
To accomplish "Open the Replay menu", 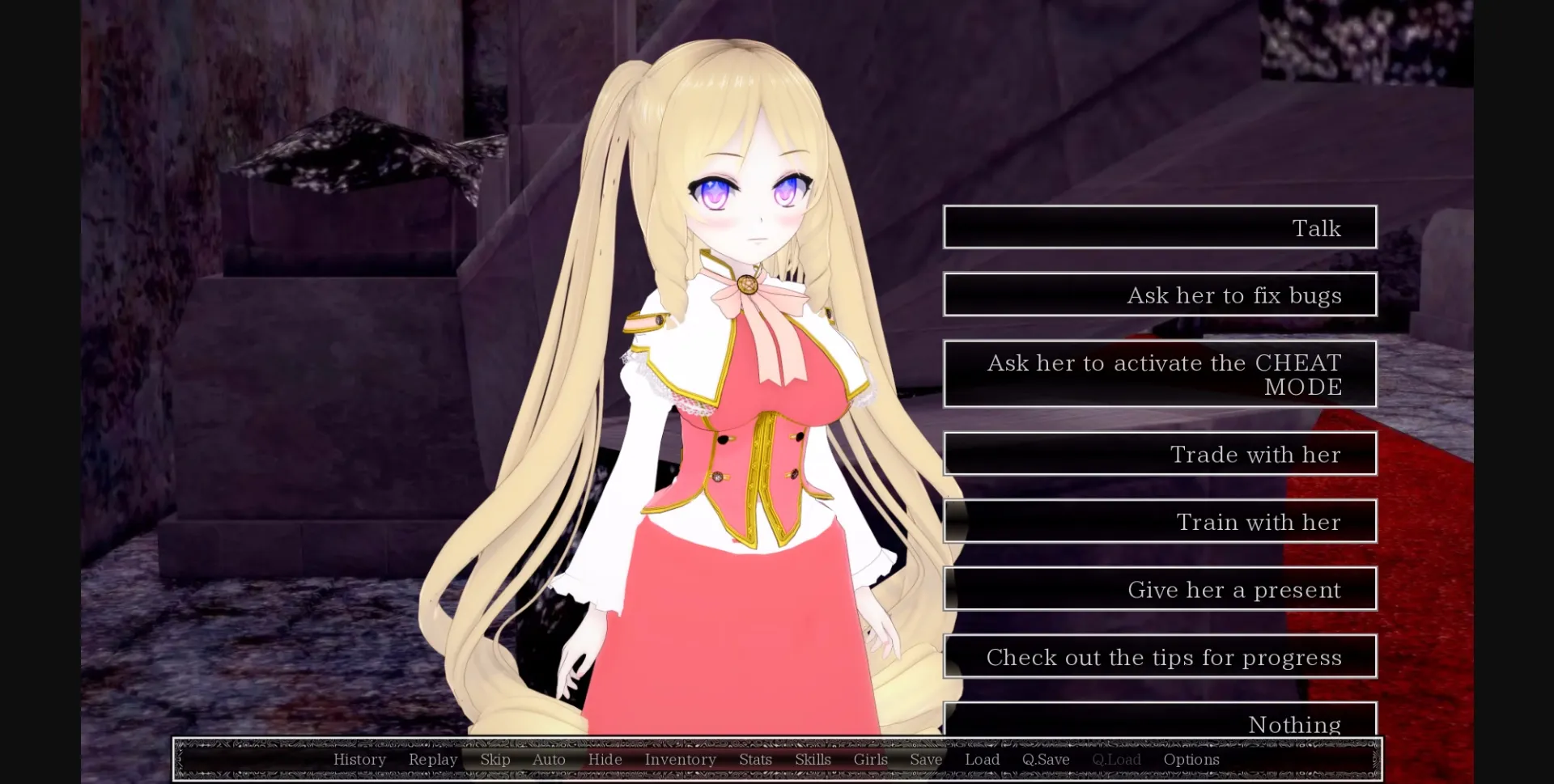I will [433, 759].
